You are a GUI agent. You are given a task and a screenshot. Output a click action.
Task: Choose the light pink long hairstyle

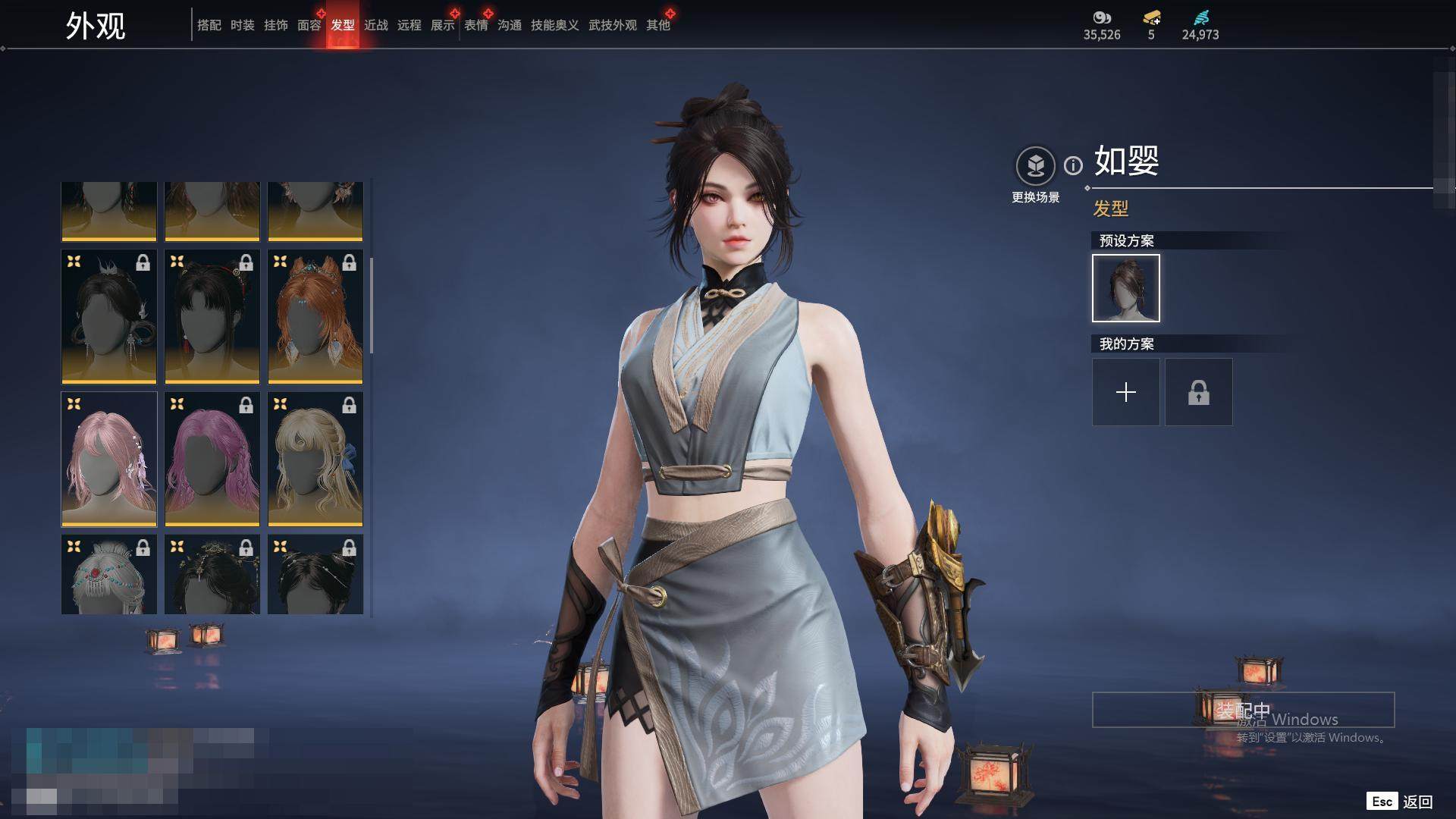pyautogui.click(x=109, y=459)
